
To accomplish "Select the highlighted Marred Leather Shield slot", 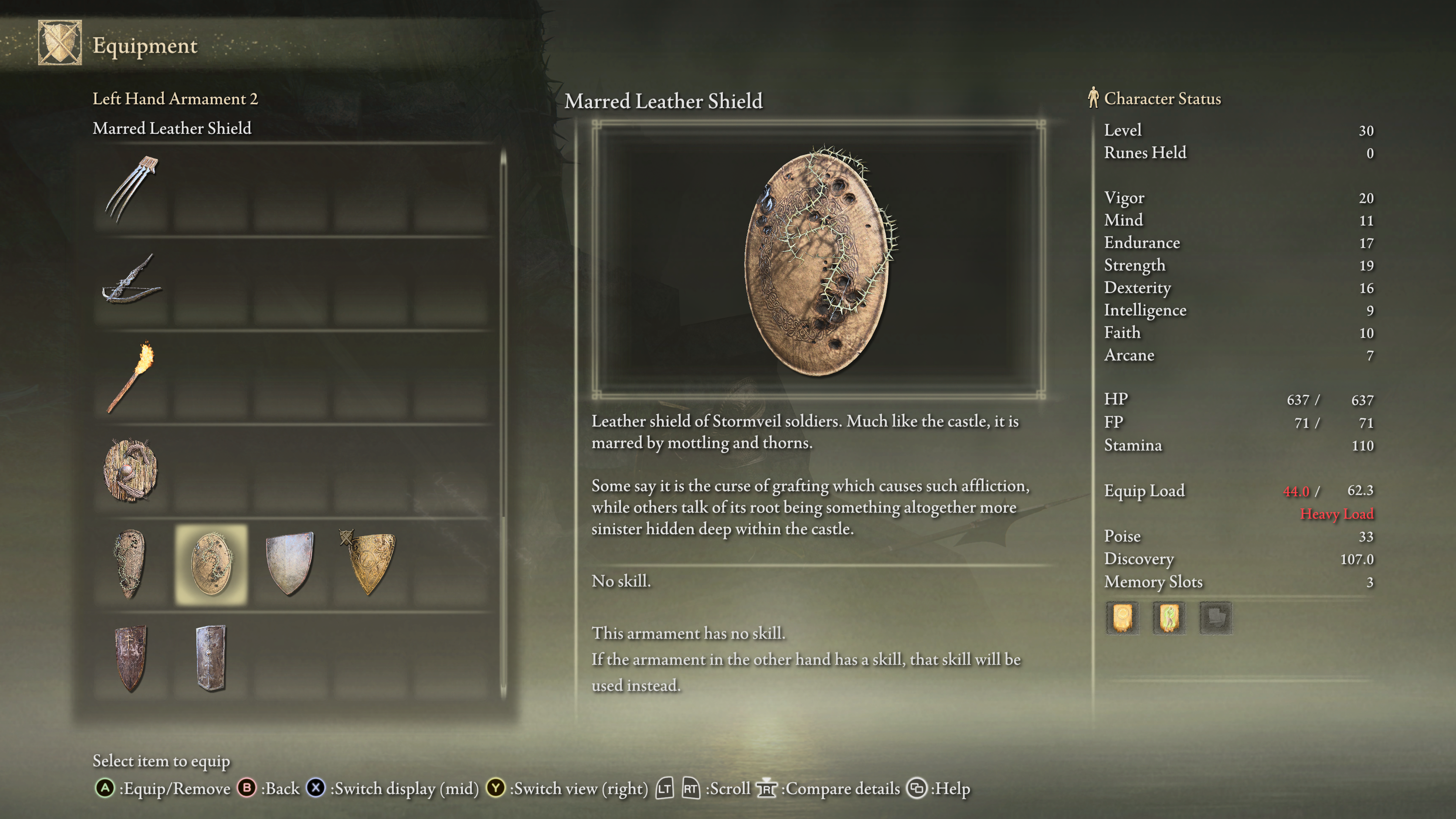I will click(212, 564).
